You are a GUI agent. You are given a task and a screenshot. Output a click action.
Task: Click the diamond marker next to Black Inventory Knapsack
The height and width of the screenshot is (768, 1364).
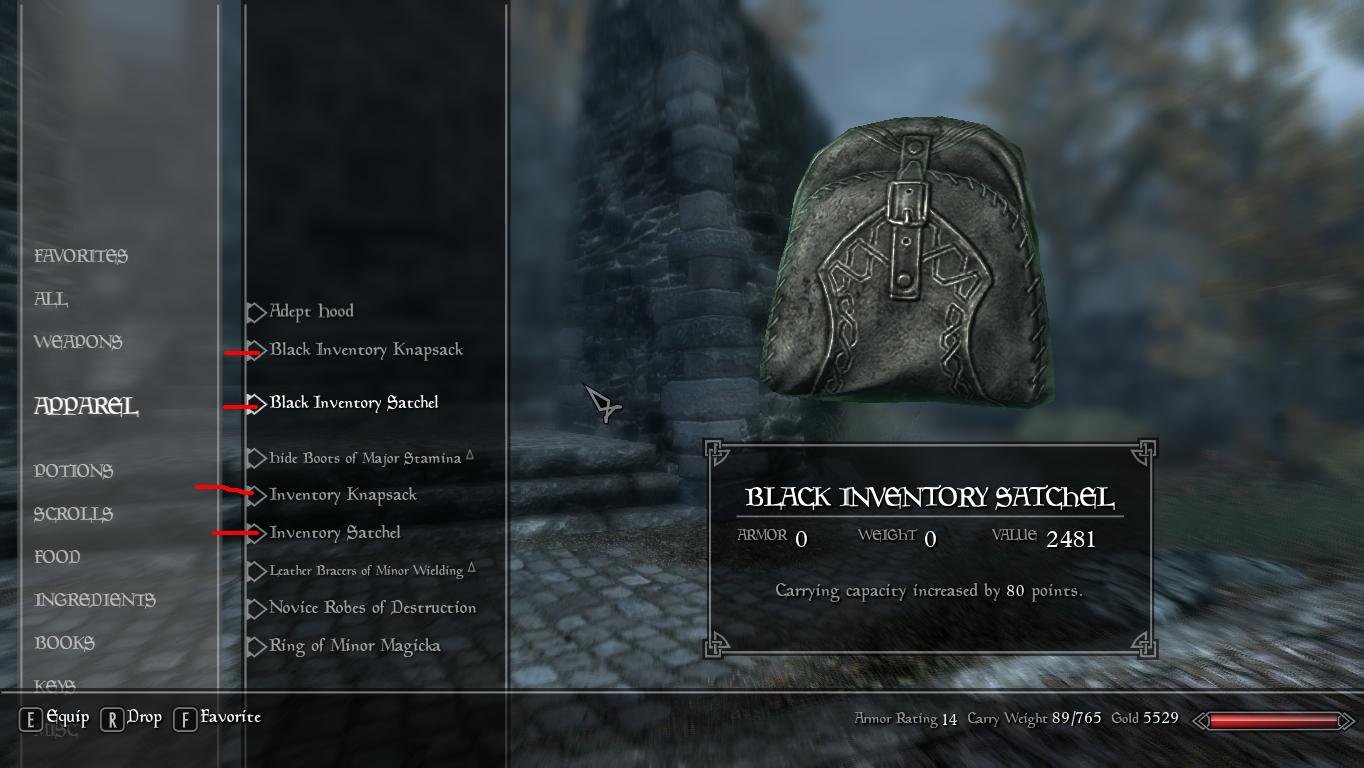point(257,349)
